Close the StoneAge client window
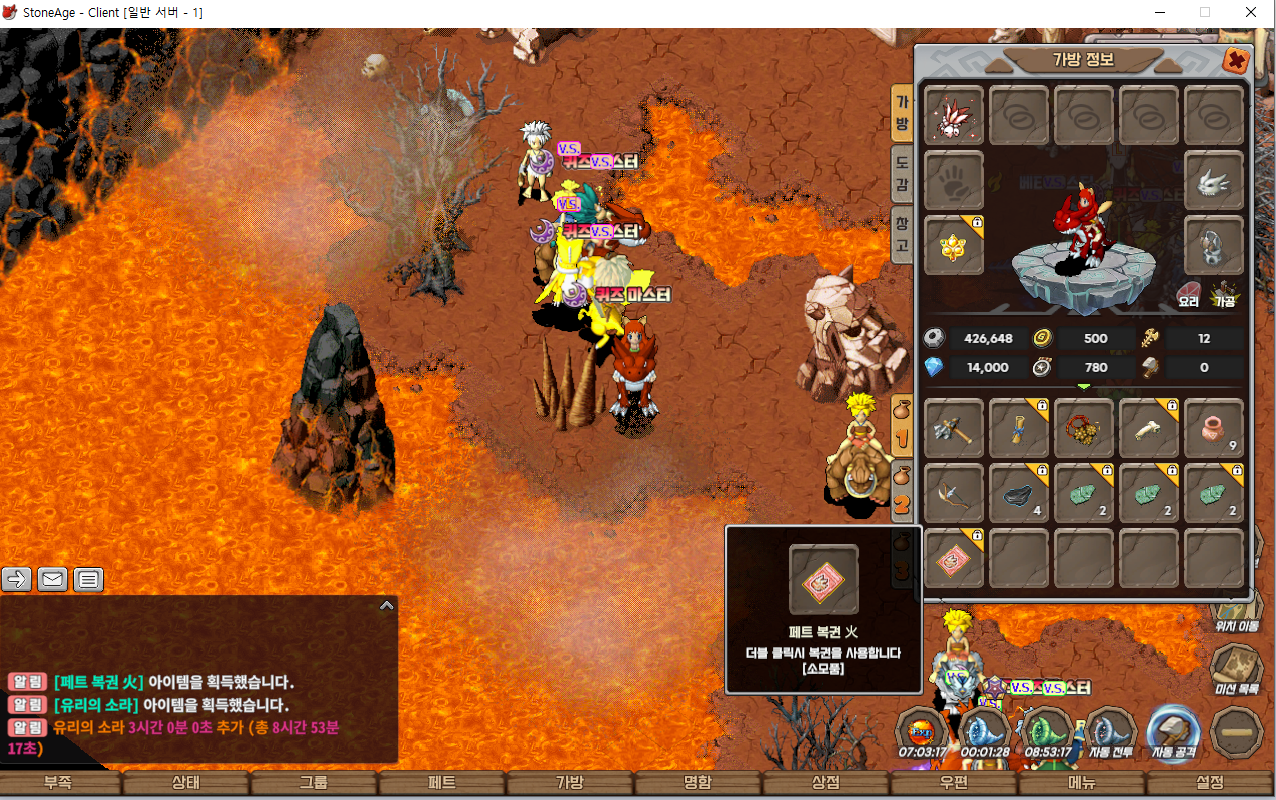The width and height of the screenshot is (1276, 800). [x=1251, y=13]
